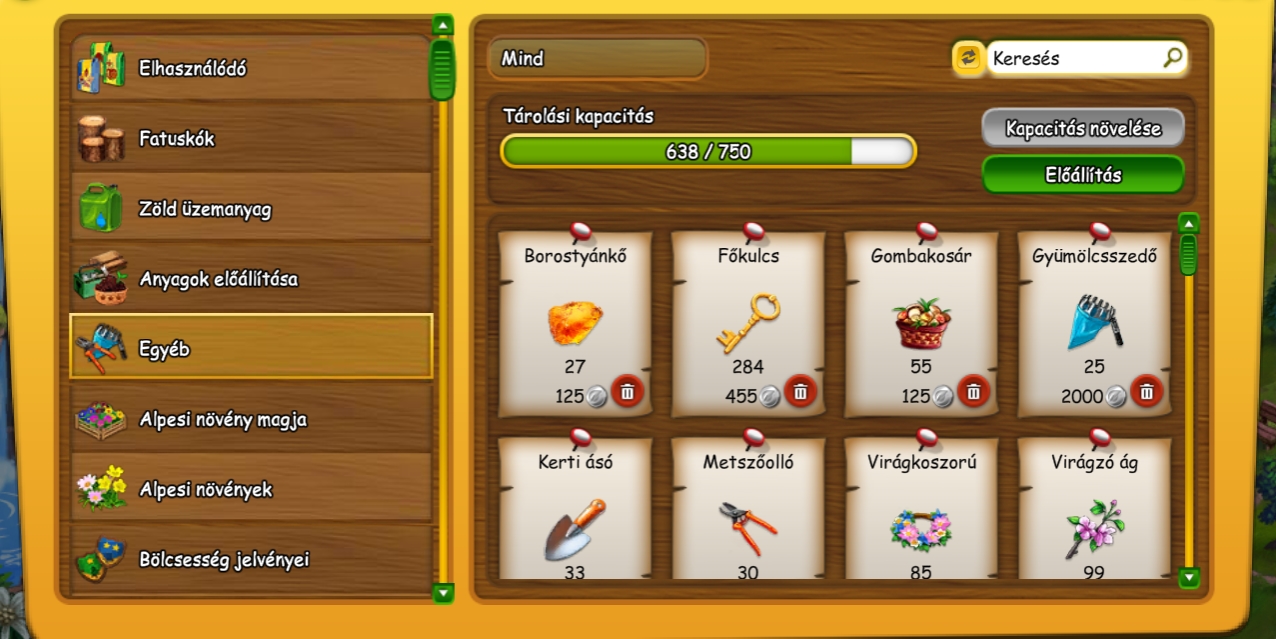Image resolution: width=1276 pixels, height=639 pixels.
Task: Click the yellow refresh arrows button
Action: [967, 59]
